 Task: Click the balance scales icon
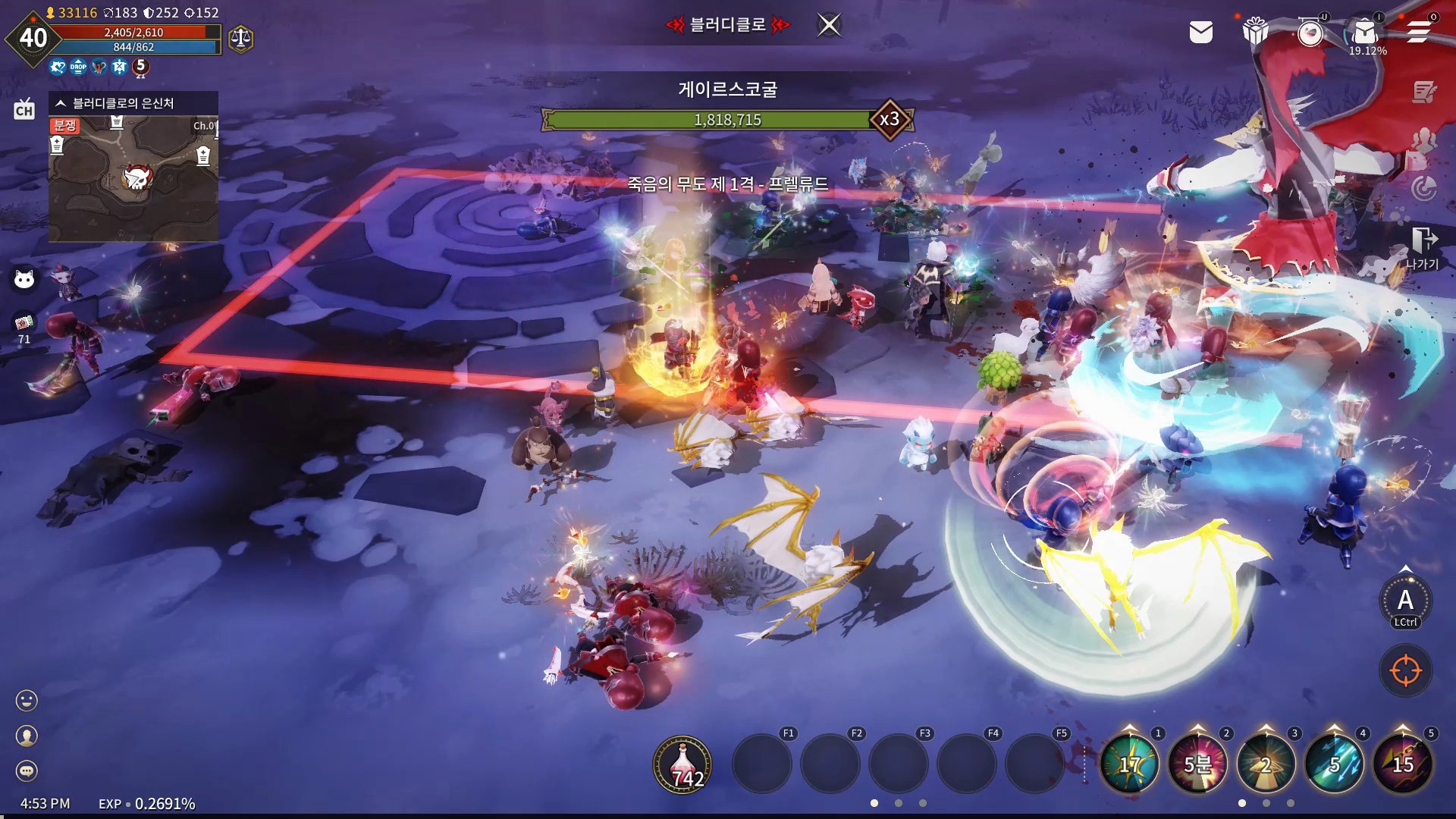240,38
